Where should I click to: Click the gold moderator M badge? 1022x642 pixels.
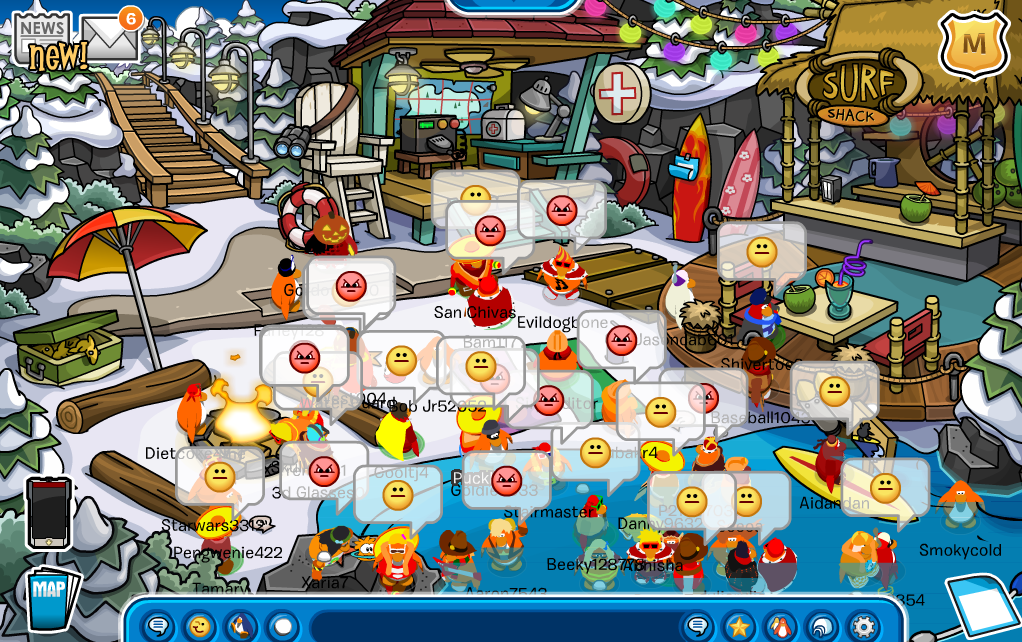pyautogui.click(x=973, y=45)
